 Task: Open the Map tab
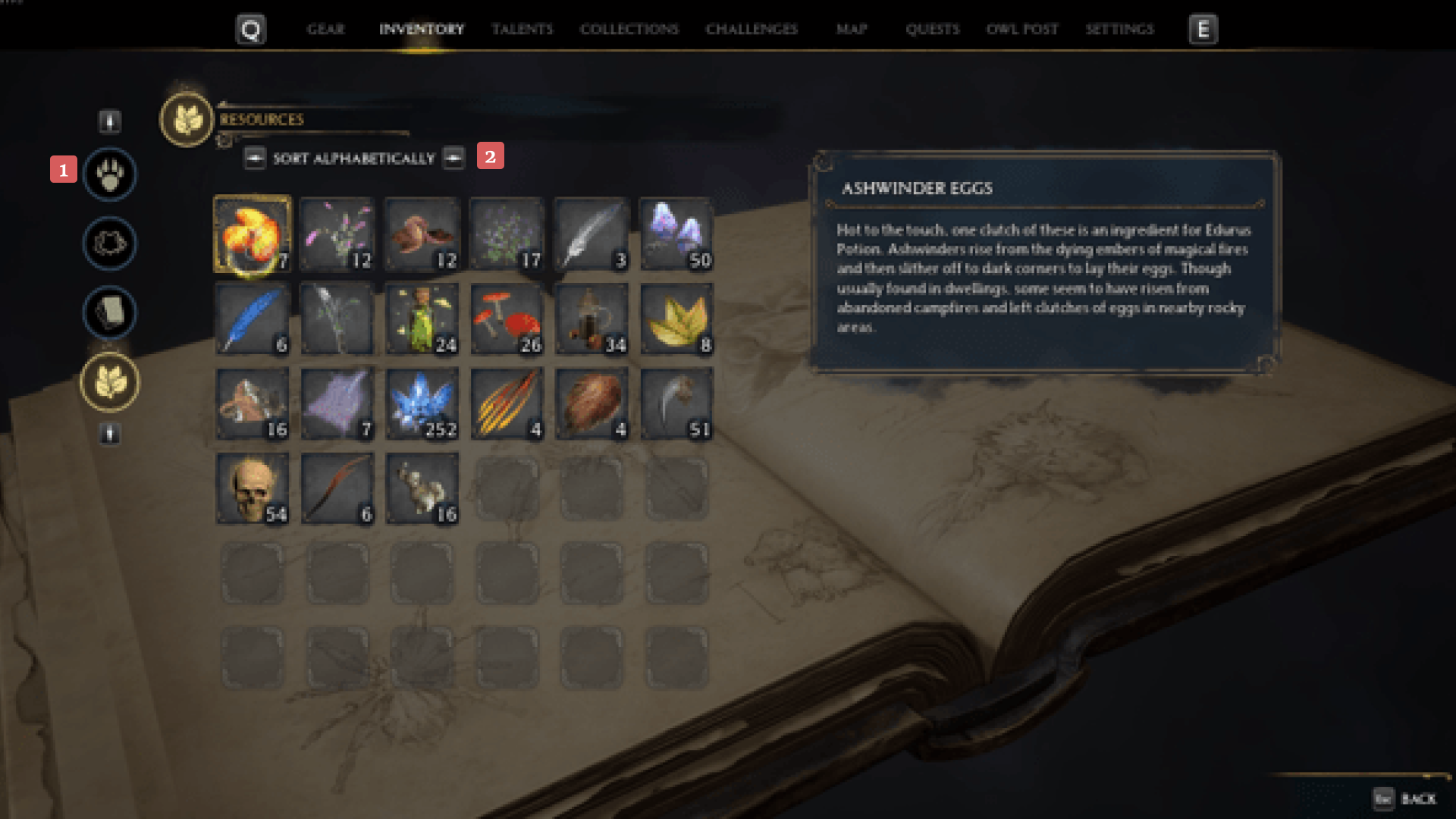tap(851, 30)
